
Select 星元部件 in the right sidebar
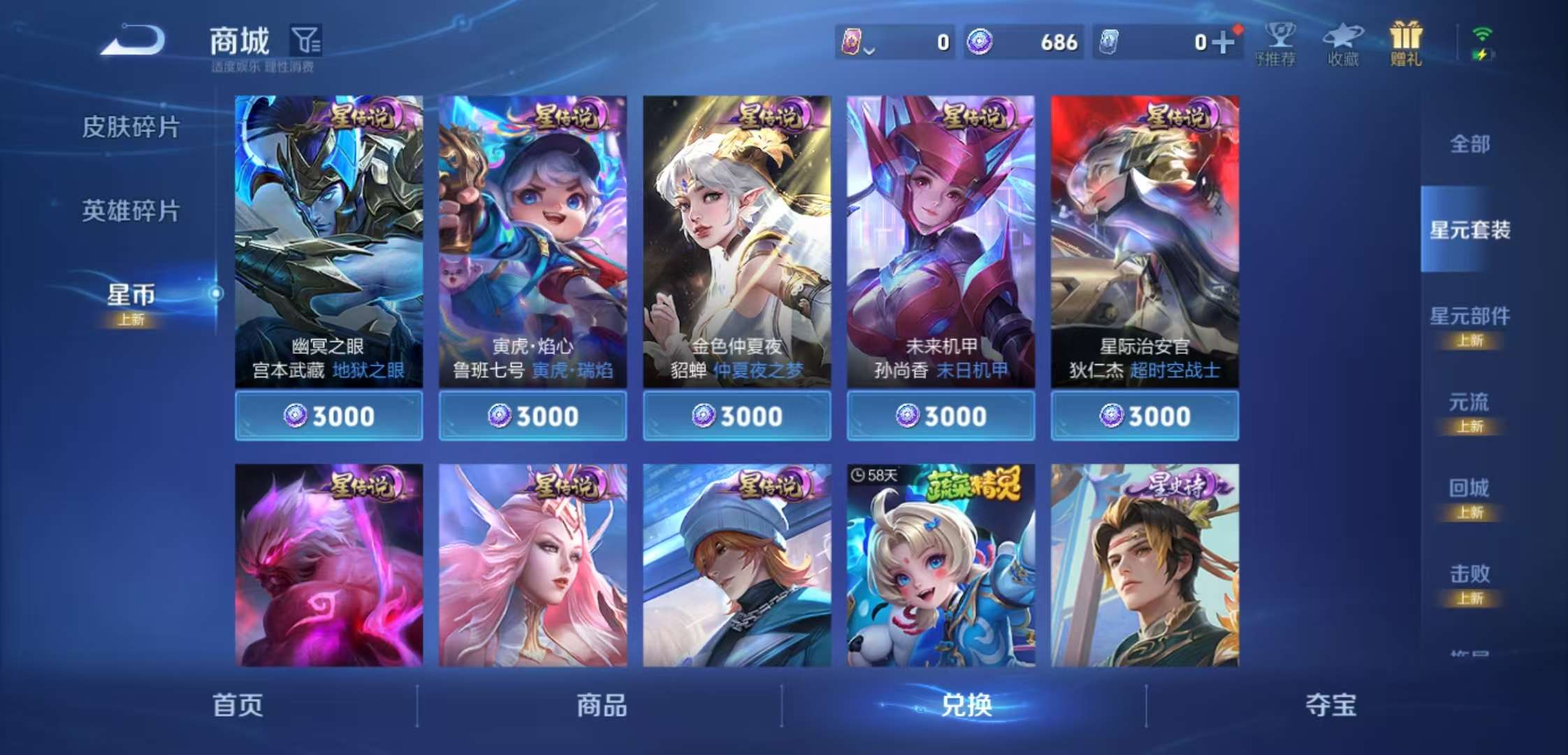click(x=1469, y=317)
